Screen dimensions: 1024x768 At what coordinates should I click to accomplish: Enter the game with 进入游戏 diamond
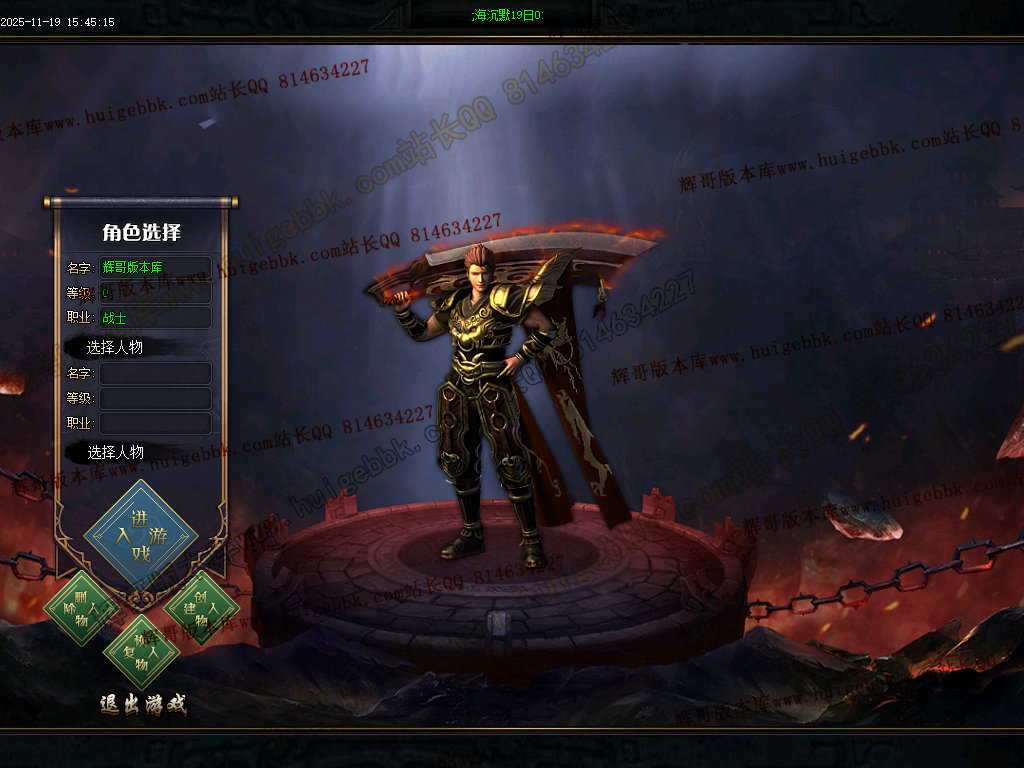[x=141, y=536]
